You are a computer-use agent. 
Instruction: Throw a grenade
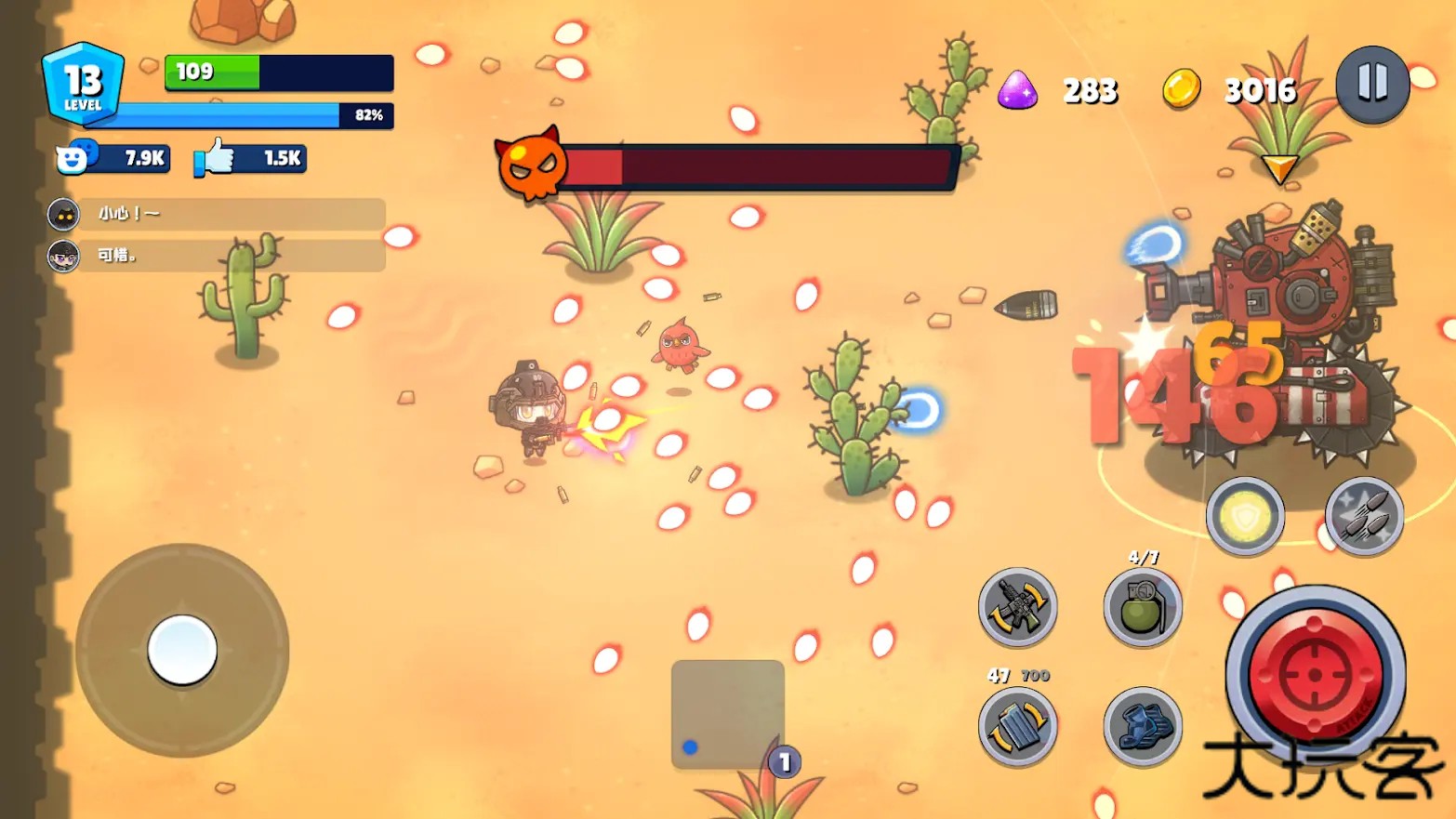point(1142,607)
